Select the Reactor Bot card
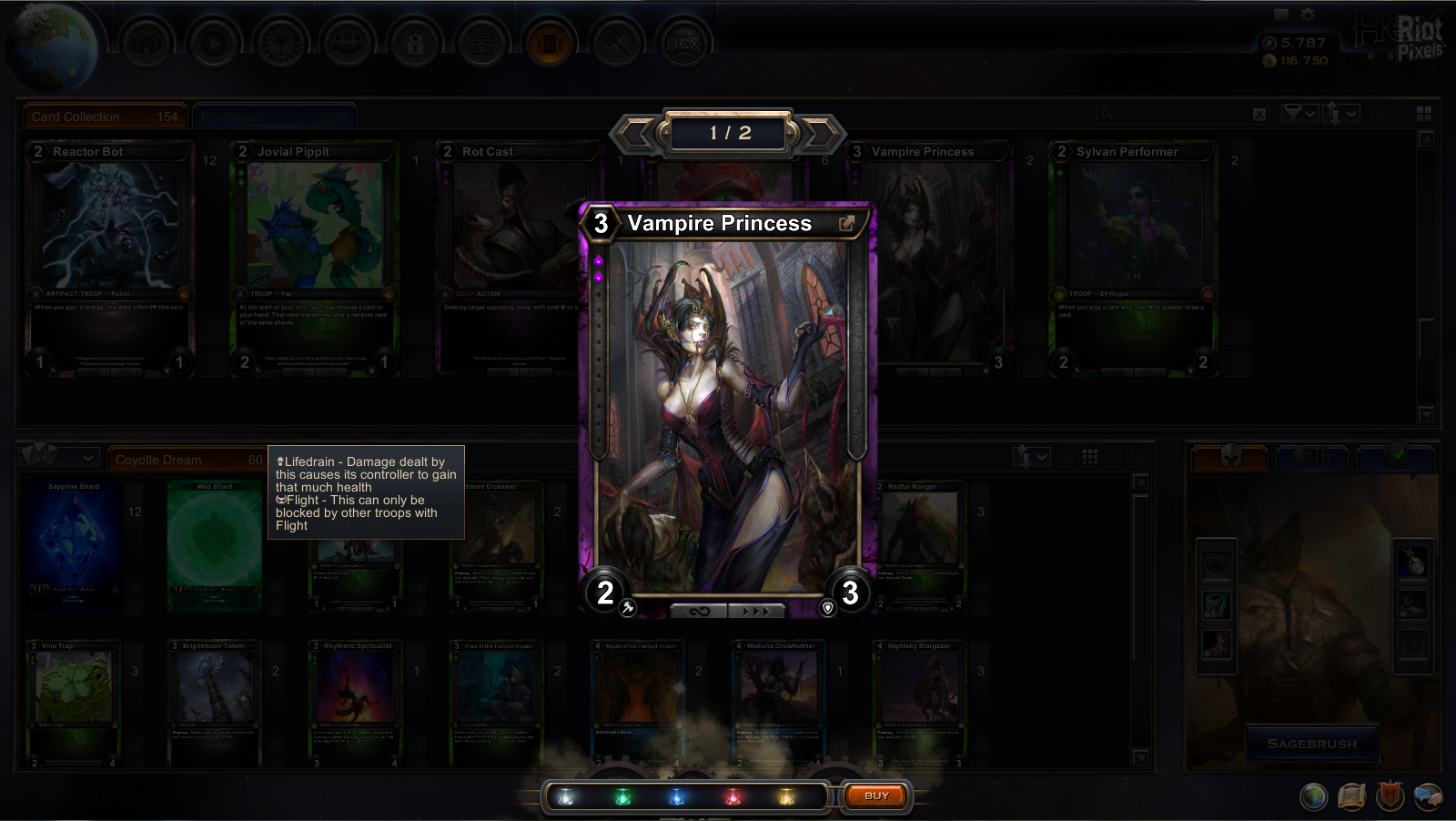 point(109,255)
